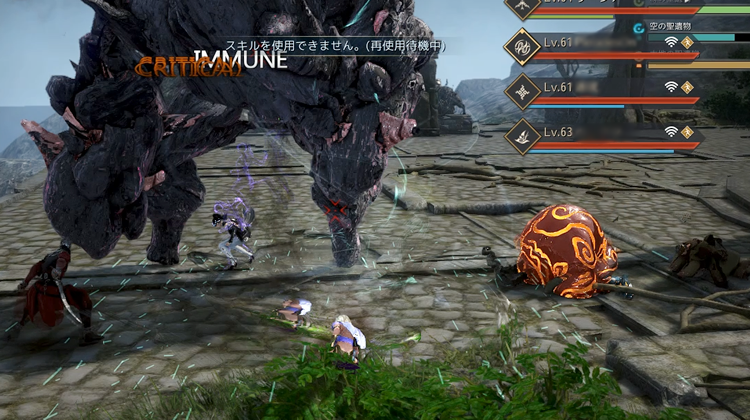Click the top party member's winged class emblem
This screenshot has width=750, height=420.
coord(523,7)
